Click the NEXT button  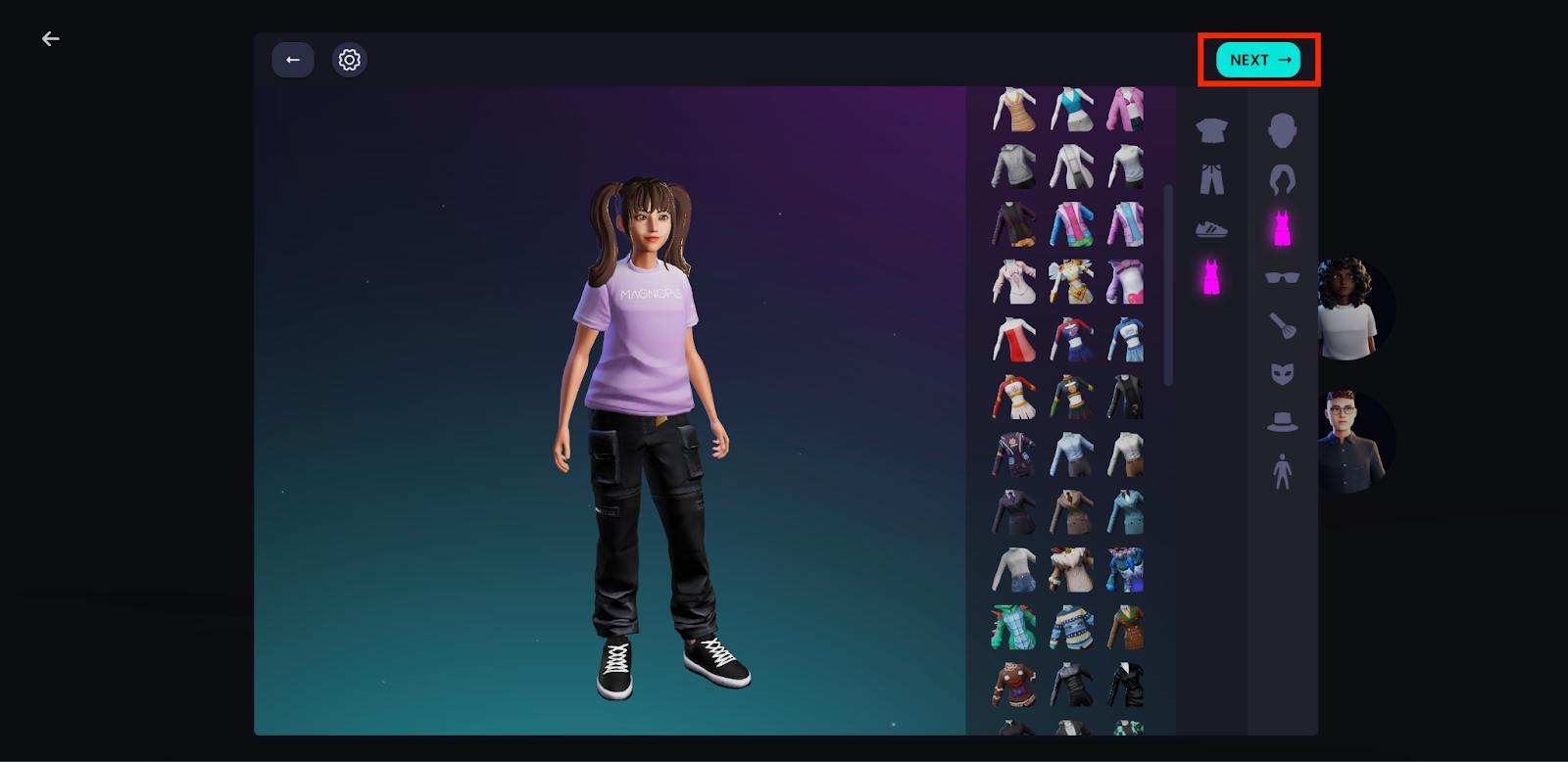[x=1258, y=60]
